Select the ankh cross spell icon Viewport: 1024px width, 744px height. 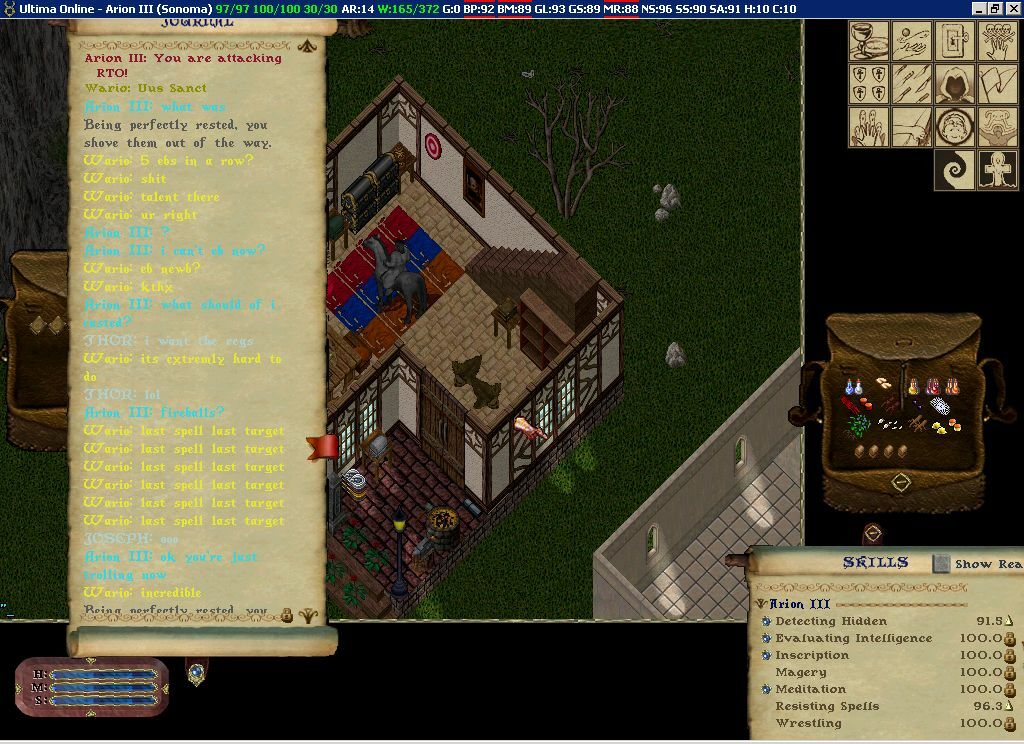click(997, 170)
